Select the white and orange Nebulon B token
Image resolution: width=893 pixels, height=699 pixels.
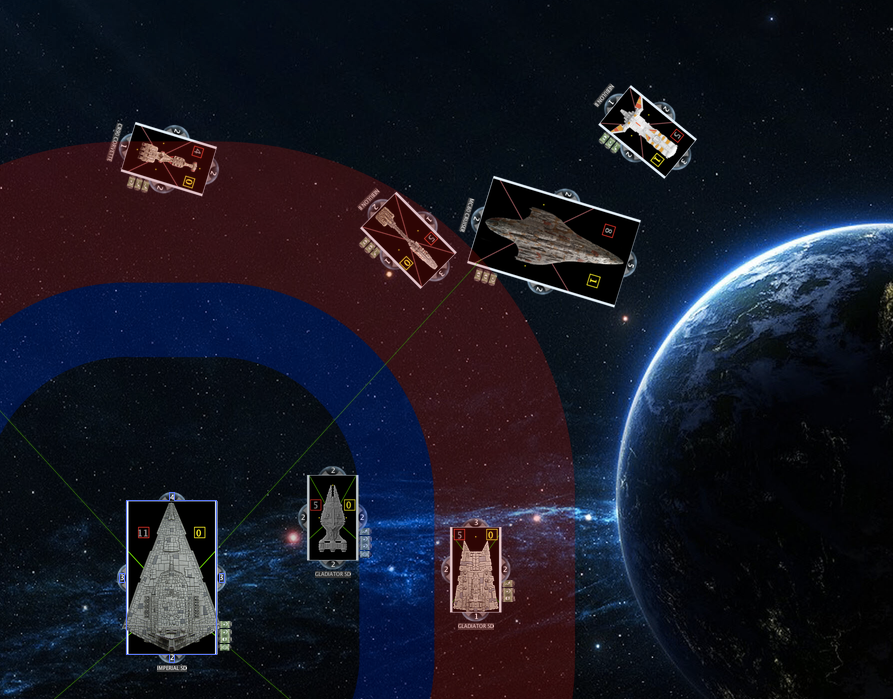[647, 131]
